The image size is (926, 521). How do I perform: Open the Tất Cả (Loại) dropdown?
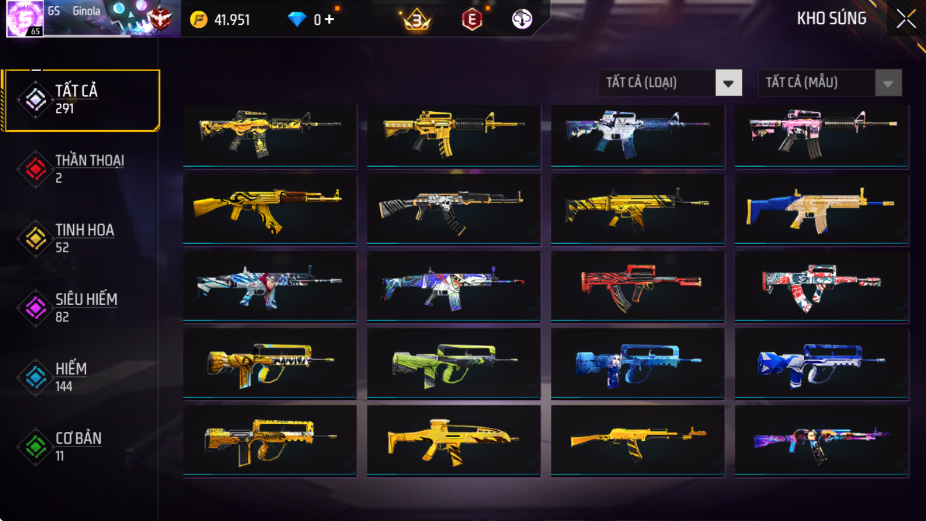click(670, 83)
